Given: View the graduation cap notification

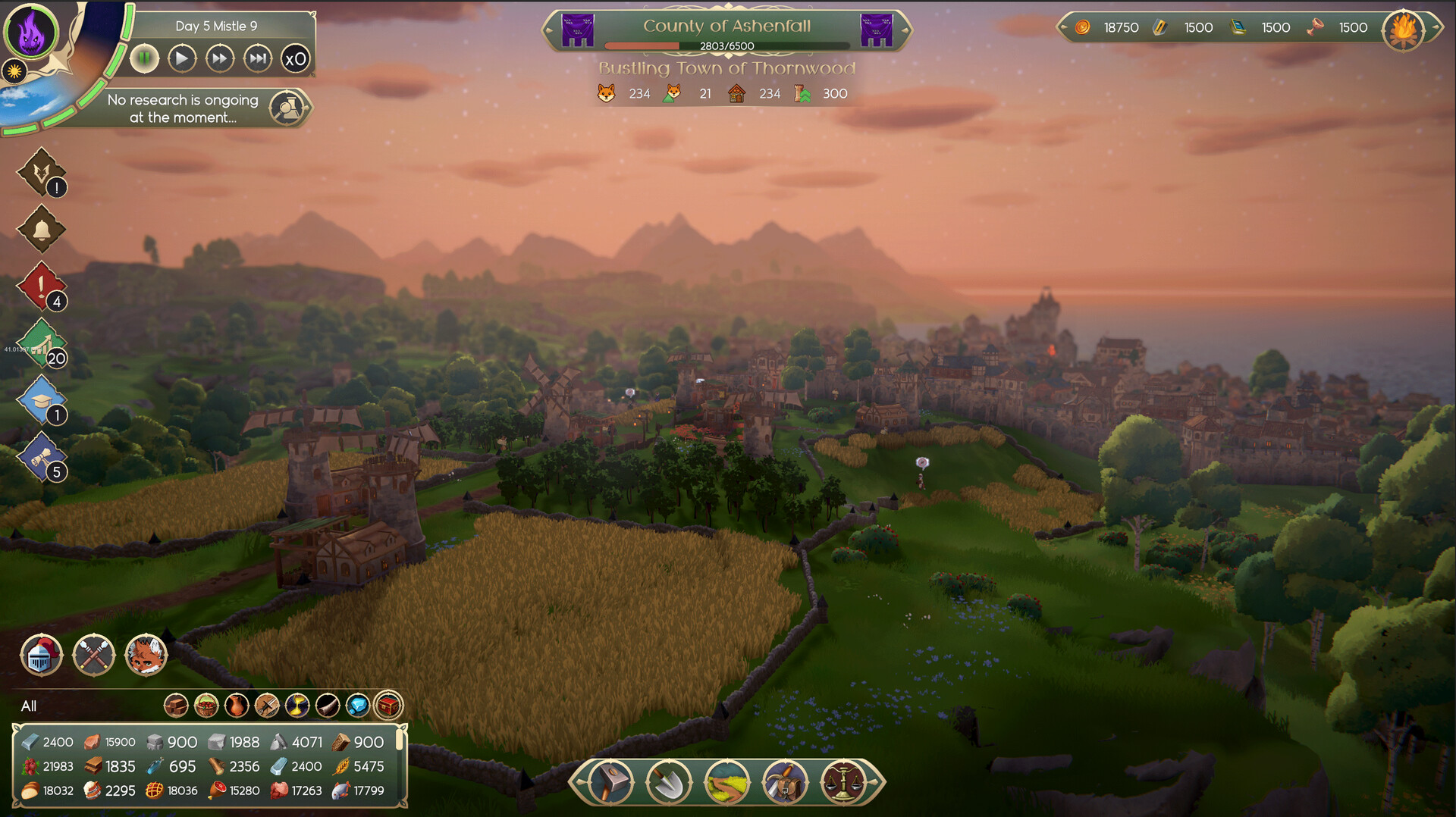Looking at the screenshot, I should tap(42, 399).
